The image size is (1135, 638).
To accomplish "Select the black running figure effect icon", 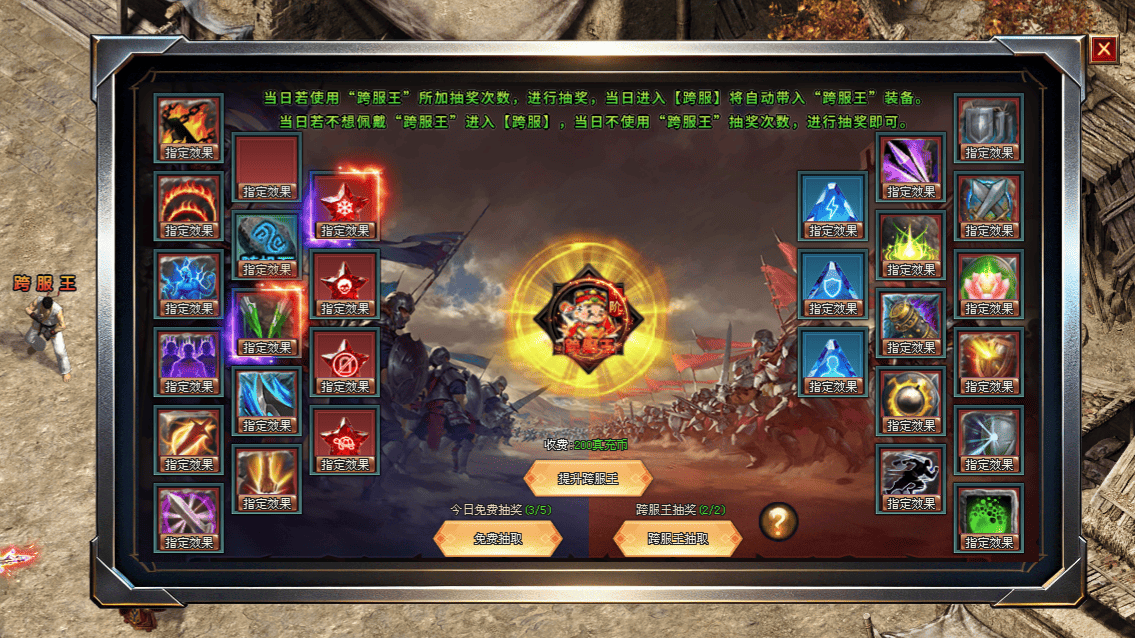I will click(911, 473).
